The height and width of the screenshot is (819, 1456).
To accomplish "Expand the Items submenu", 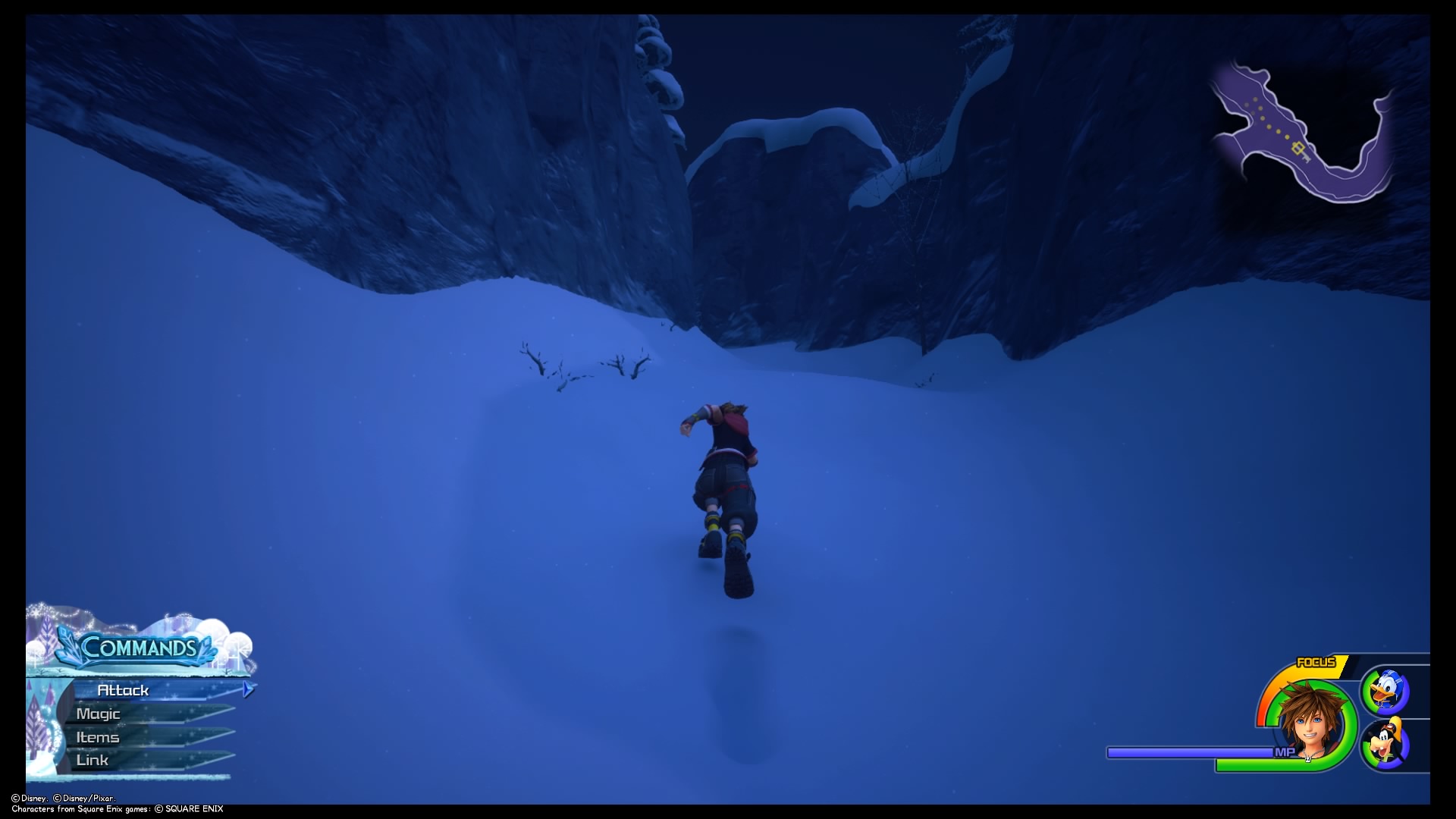I will [97, 736].
